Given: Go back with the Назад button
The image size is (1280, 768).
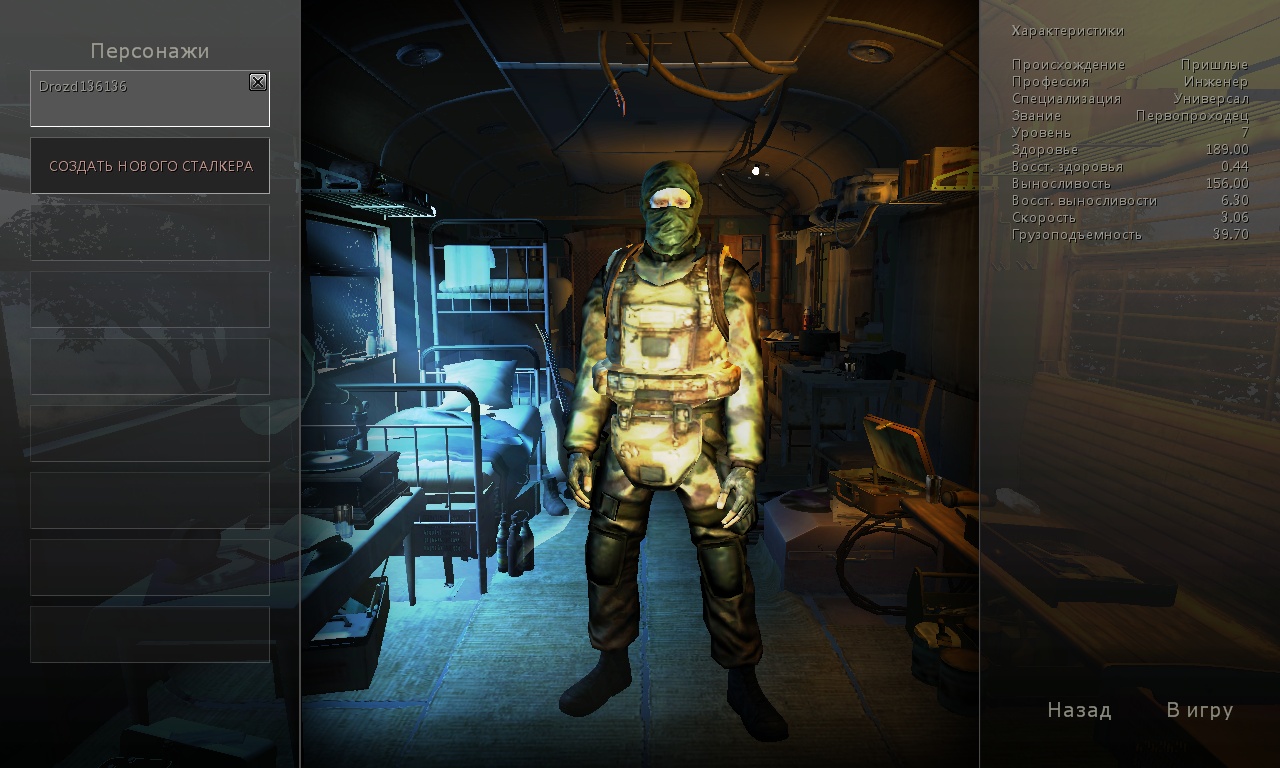Looking at the screenshot, I should (x=1079, y=710).
